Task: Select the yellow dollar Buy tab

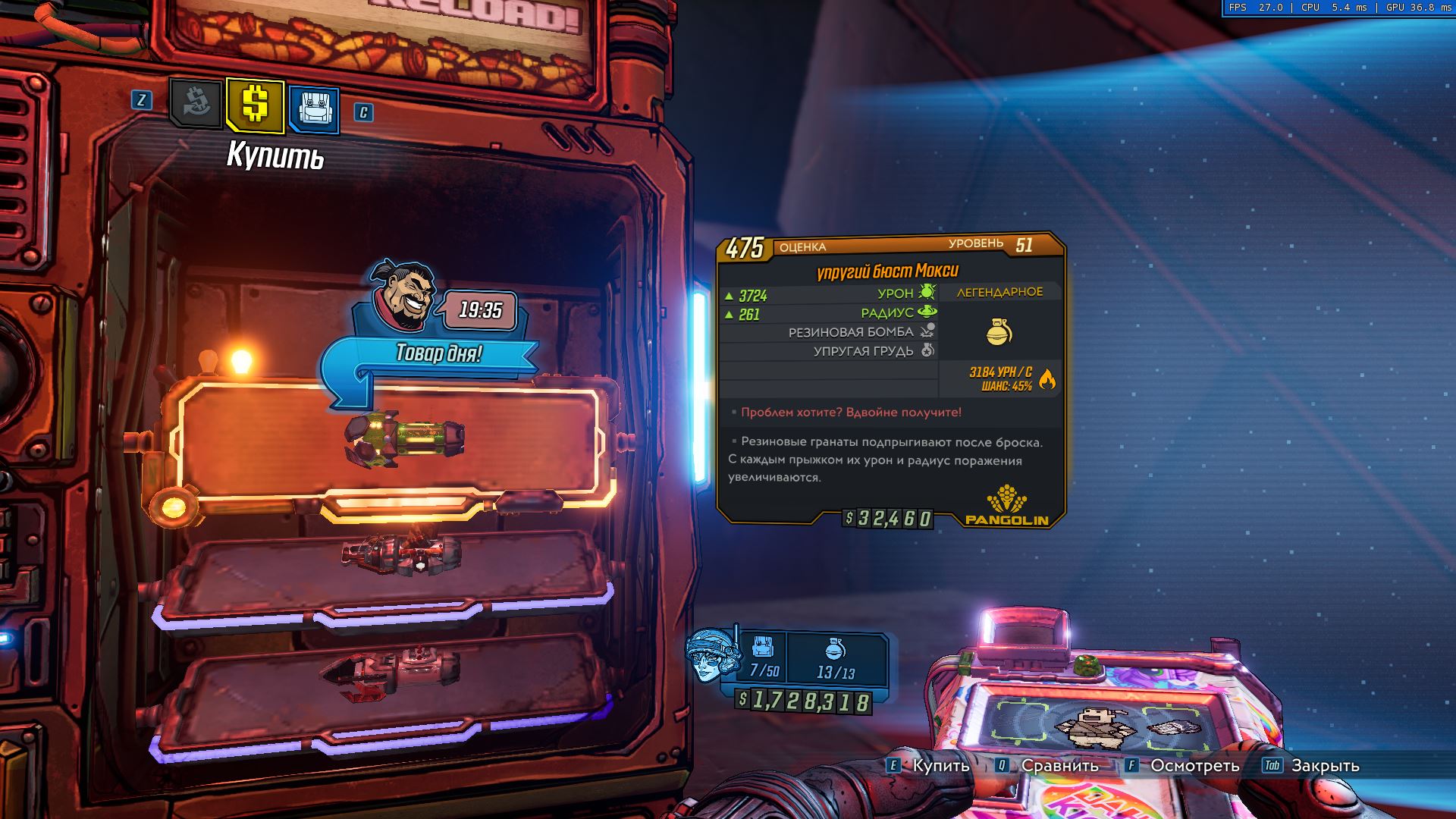Action: click(x=255, y=105)
